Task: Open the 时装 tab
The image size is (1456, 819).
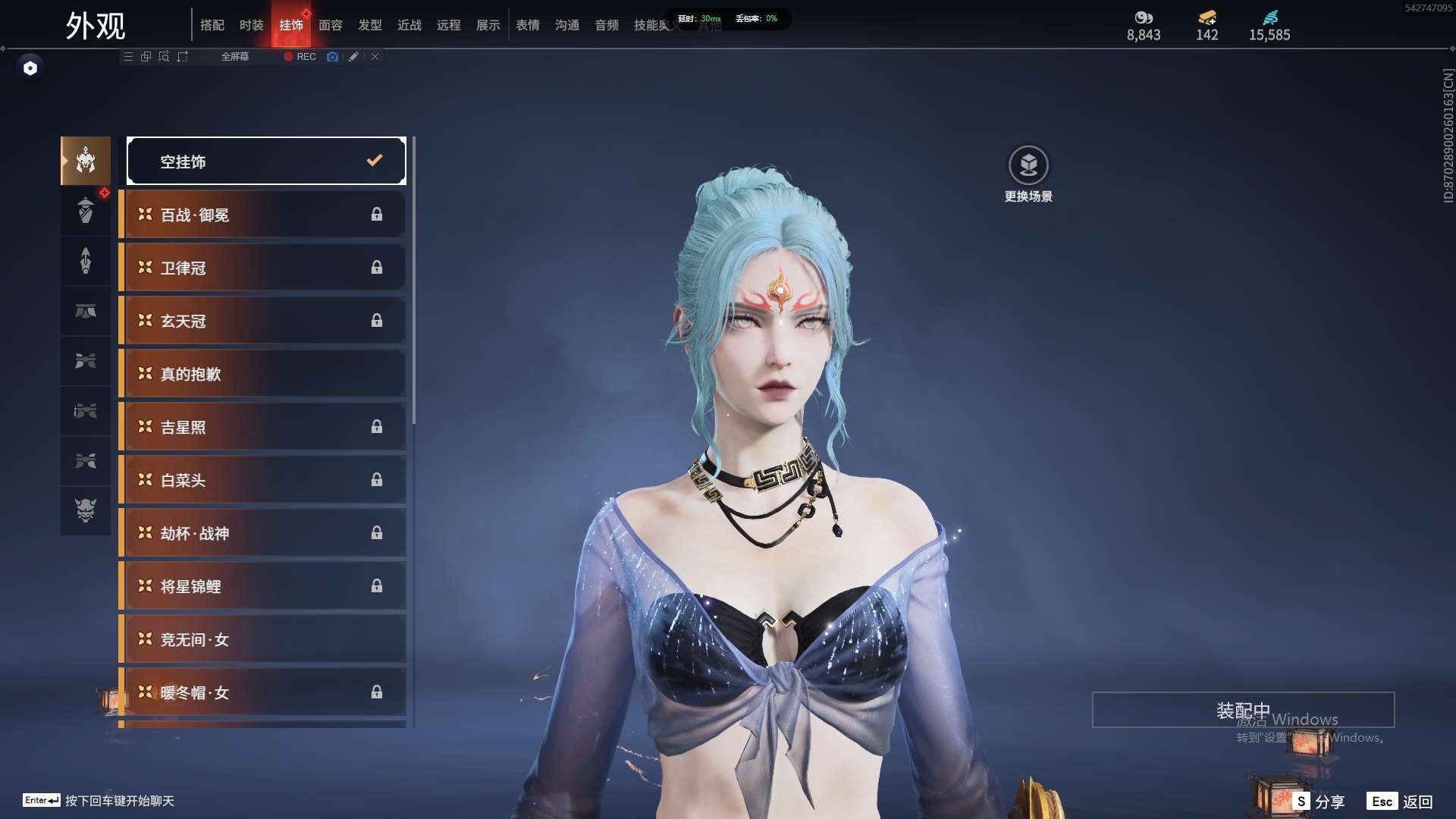Action: pos(252,25)
